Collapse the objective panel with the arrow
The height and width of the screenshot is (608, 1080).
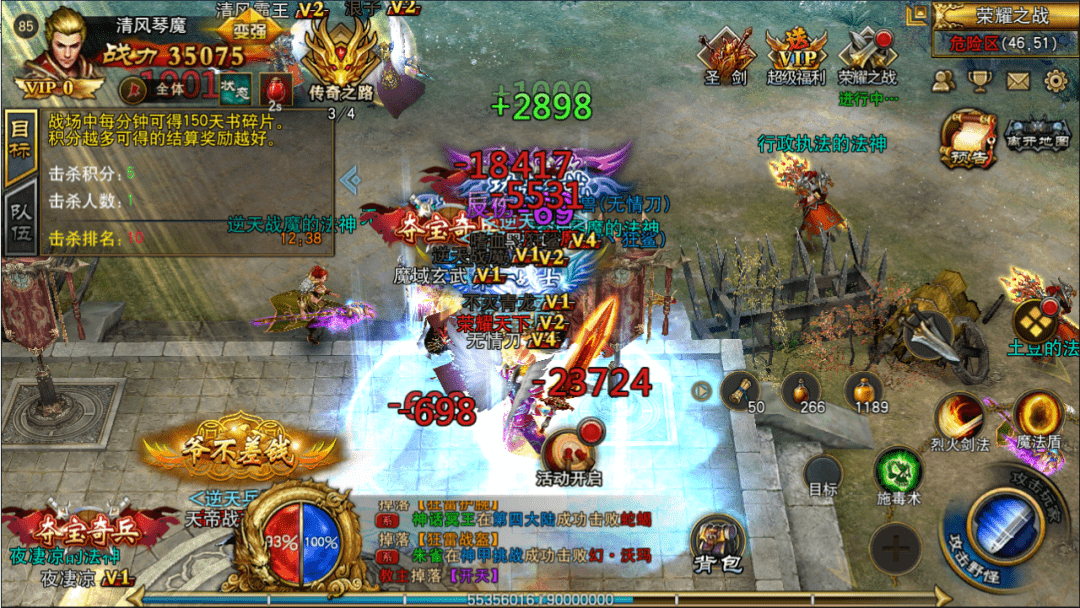tap(349, 180)
